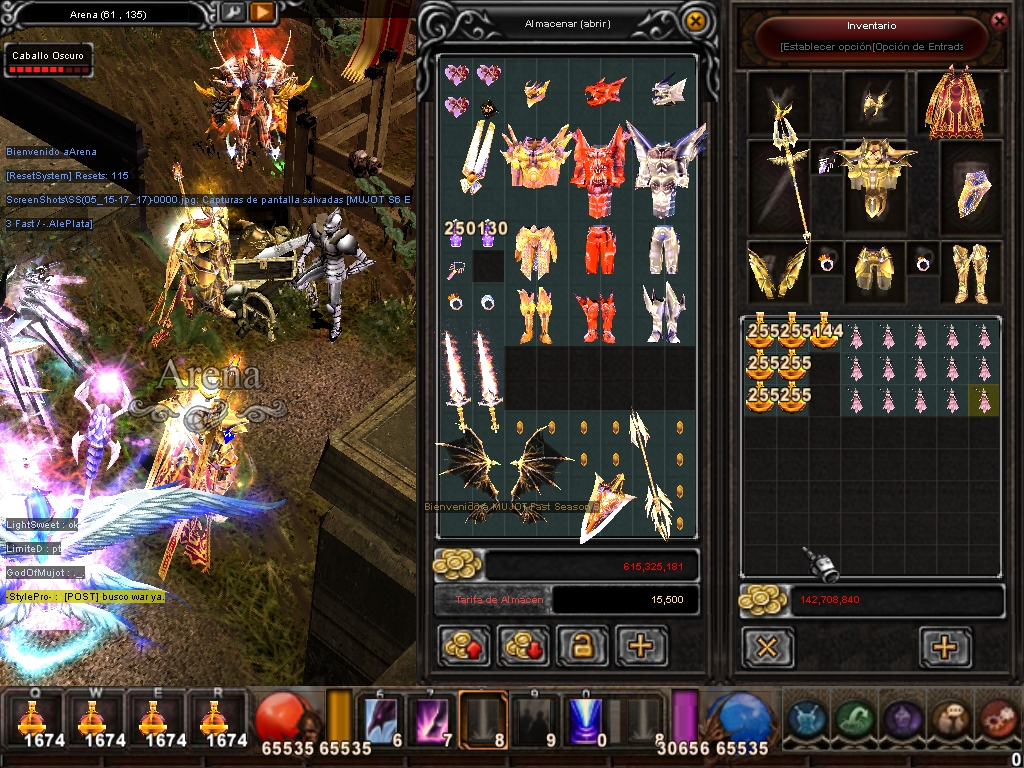
Task: Click the inventory X button at bottom
Action: coord(767,647)
